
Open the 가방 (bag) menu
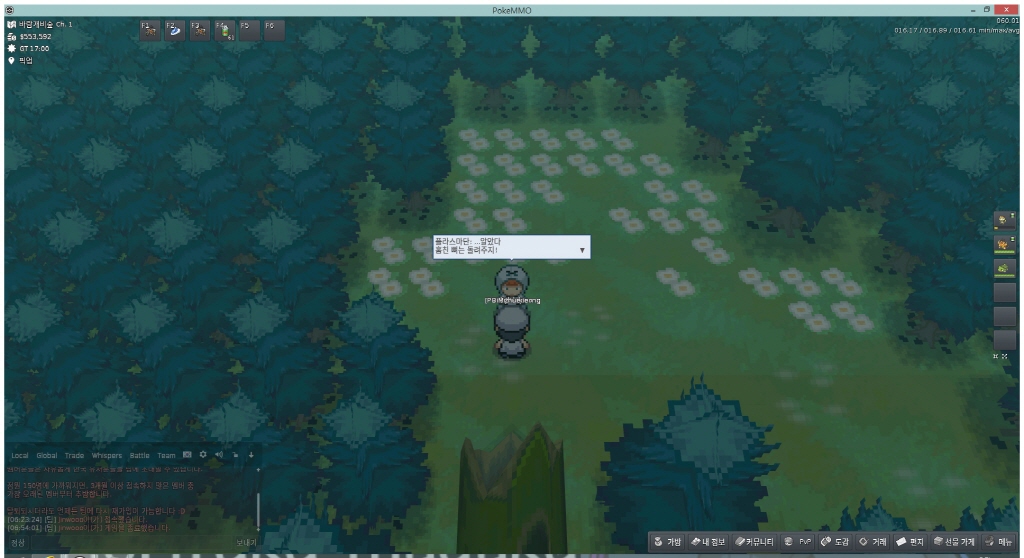pyautogui.click(x=668, y=542)
